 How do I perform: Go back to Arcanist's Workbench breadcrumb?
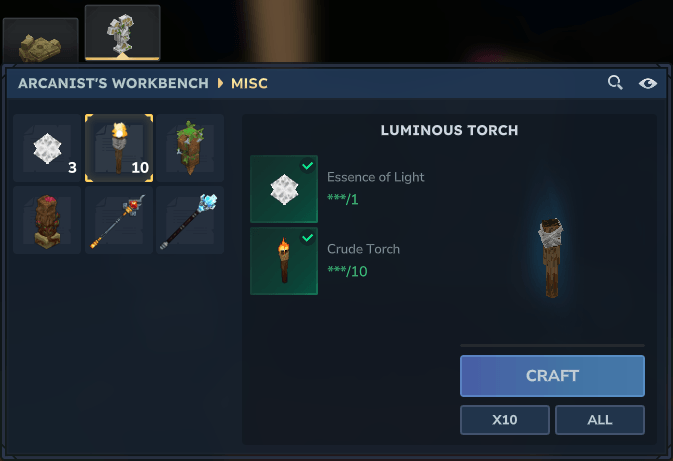(x=113, y=83)
